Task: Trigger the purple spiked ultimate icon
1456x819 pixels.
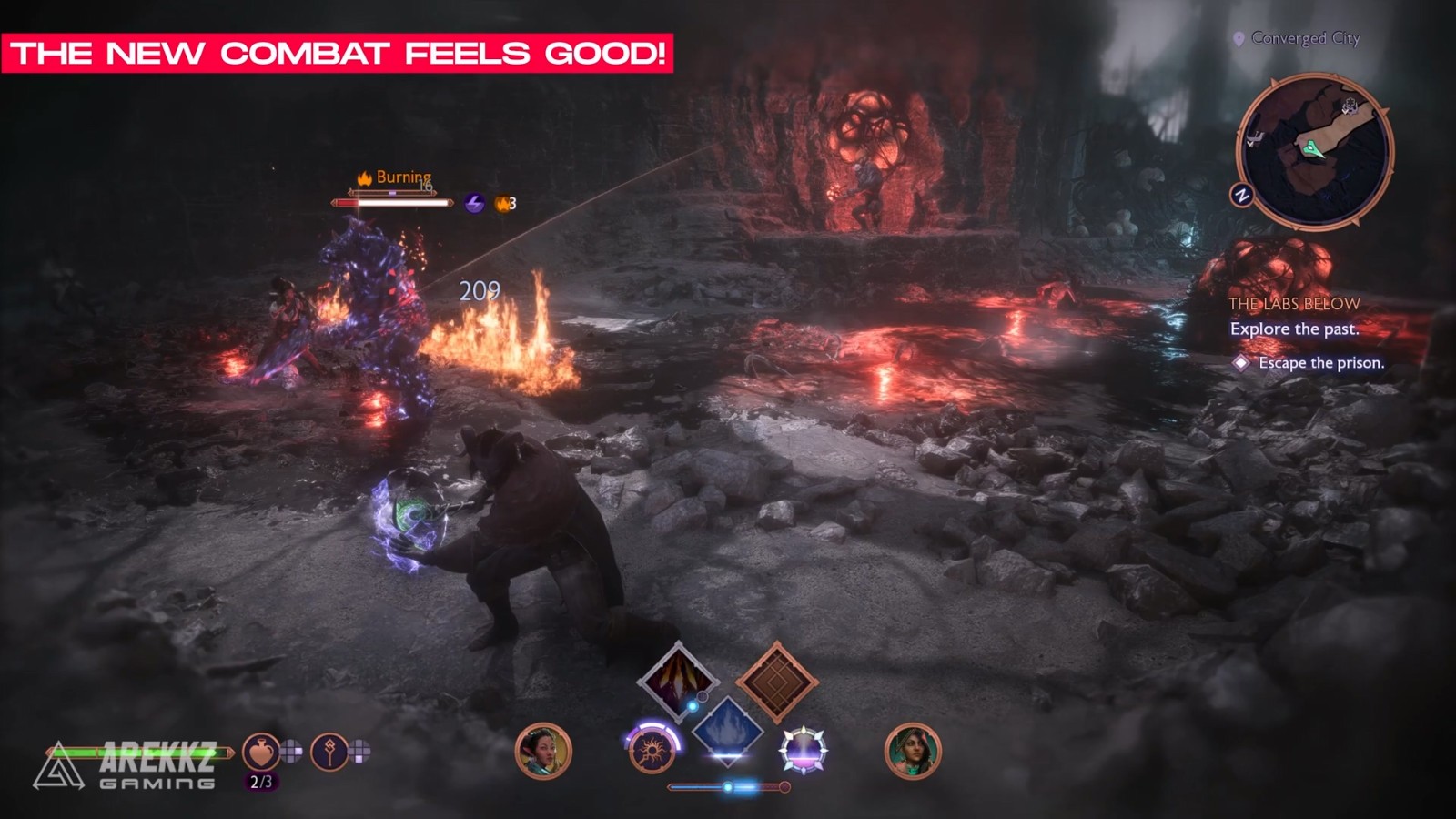Action: click(803, 752)
